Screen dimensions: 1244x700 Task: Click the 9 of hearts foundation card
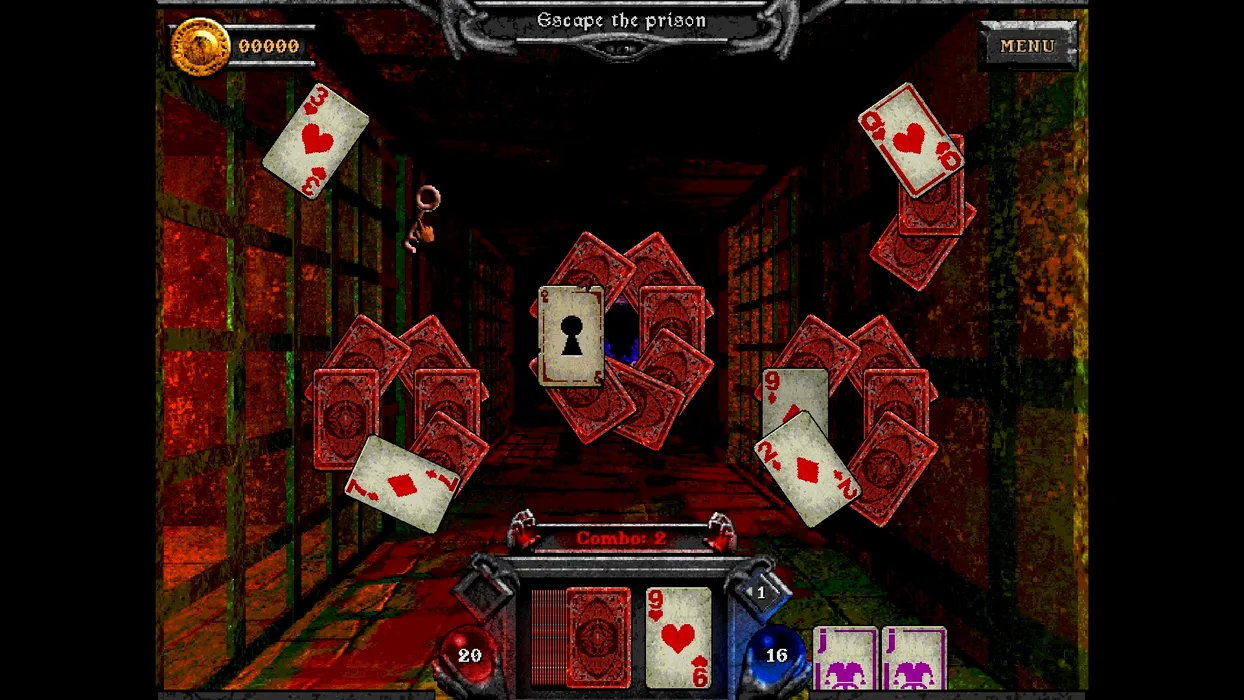pyautogui.click(x=678, y=637)
